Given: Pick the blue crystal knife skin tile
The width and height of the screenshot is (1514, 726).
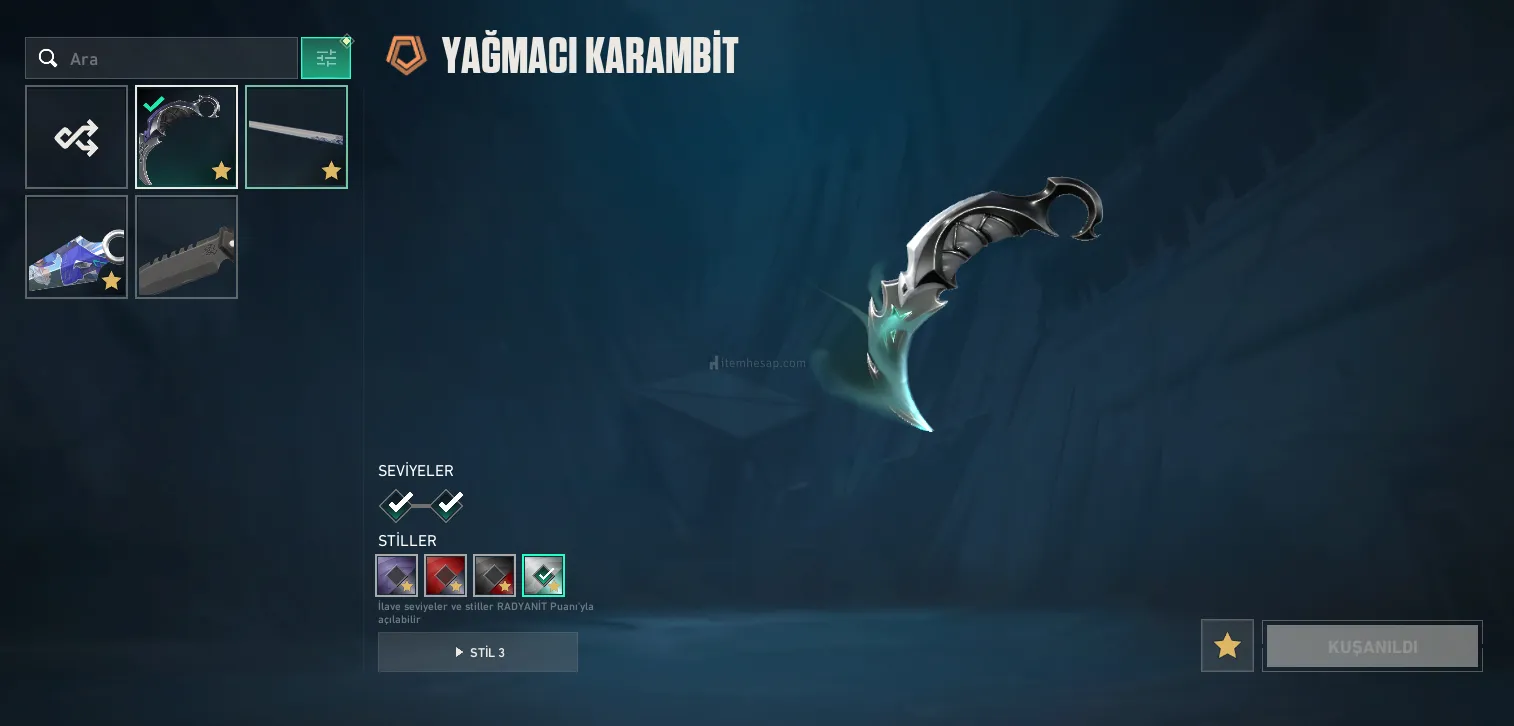Looking at the screenshot, I should pos(77,247).
